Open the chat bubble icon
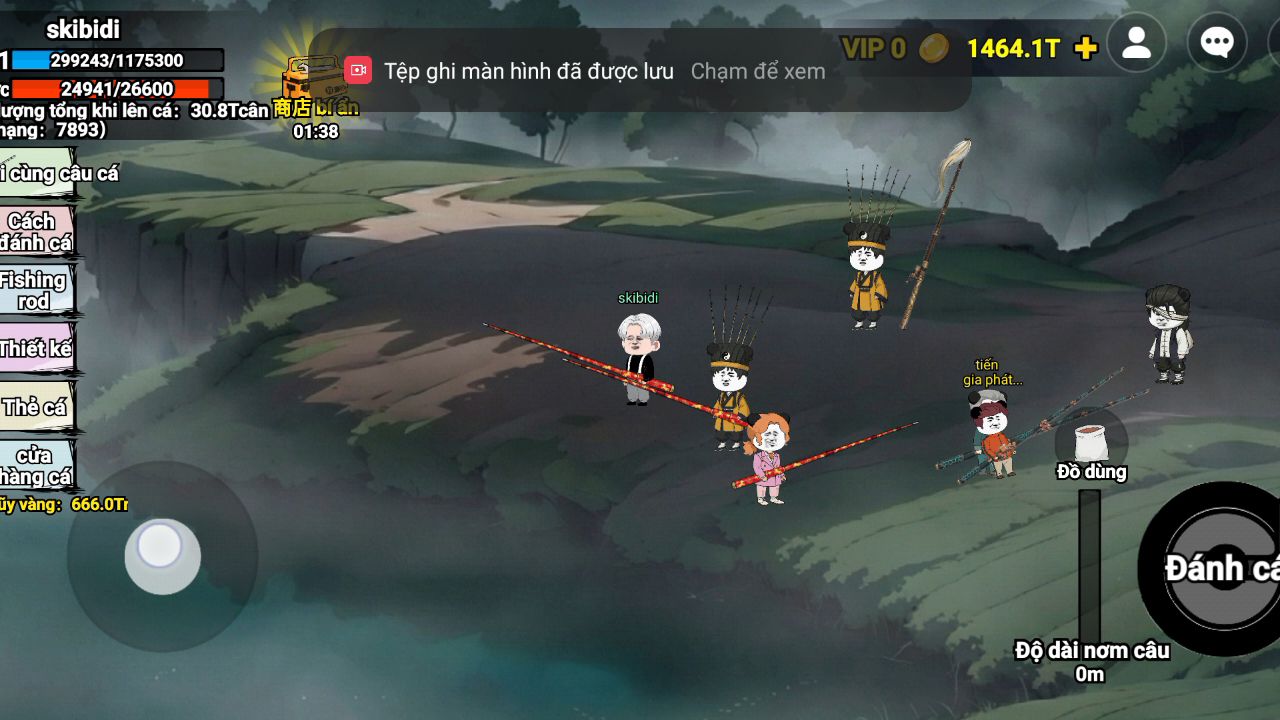The image size is (1280, 720). [1216, 43]
